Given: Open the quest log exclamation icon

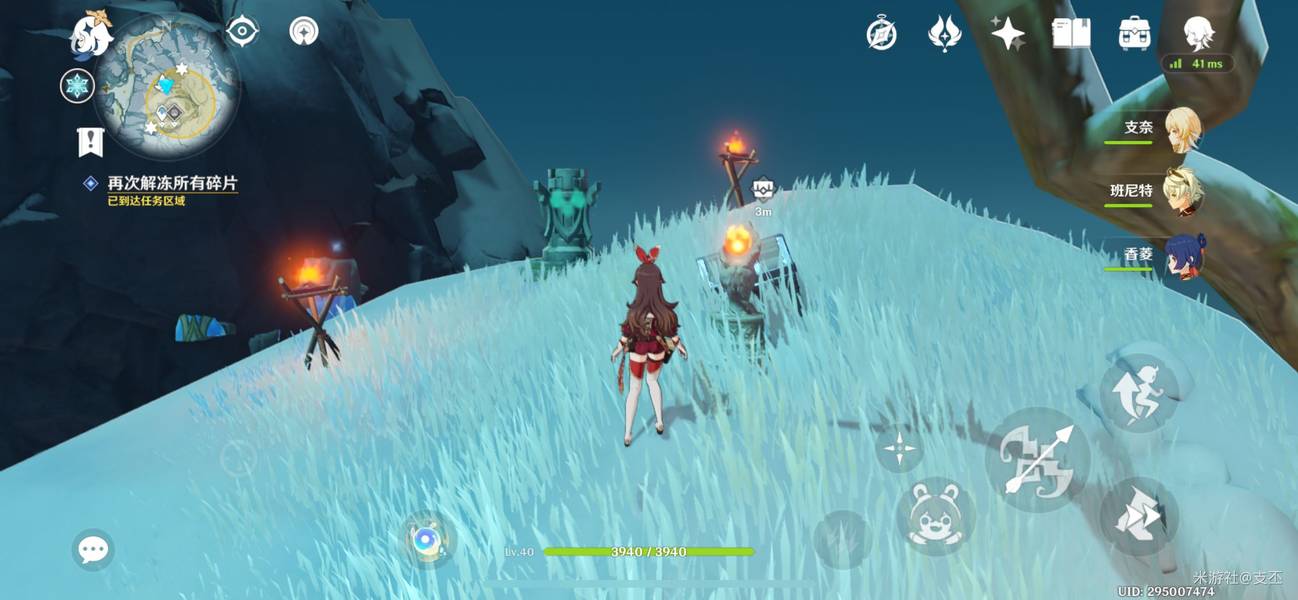Looking at the screenshot, I should tap(90, 142).
